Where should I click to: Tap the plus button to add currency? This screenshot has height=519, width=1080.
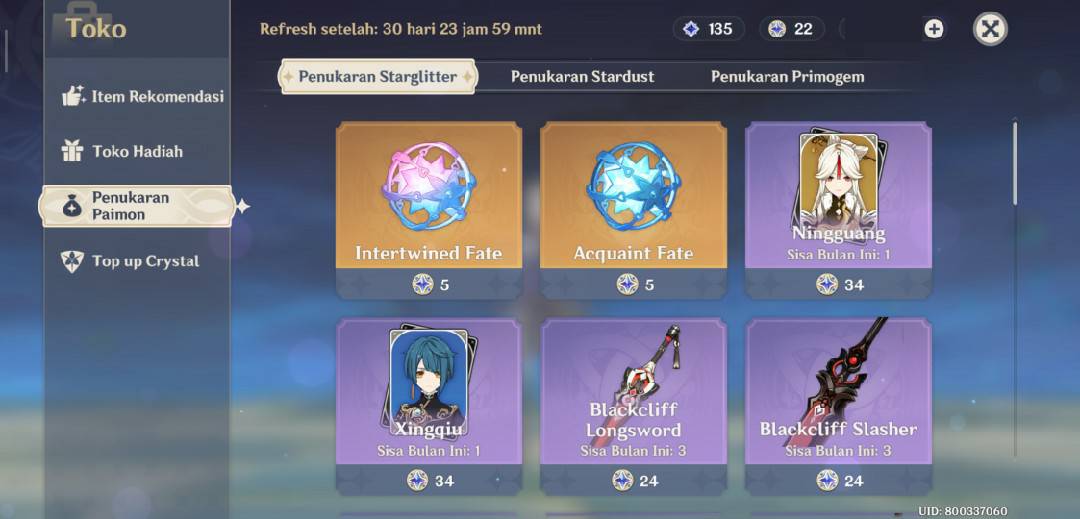(933, 29)
